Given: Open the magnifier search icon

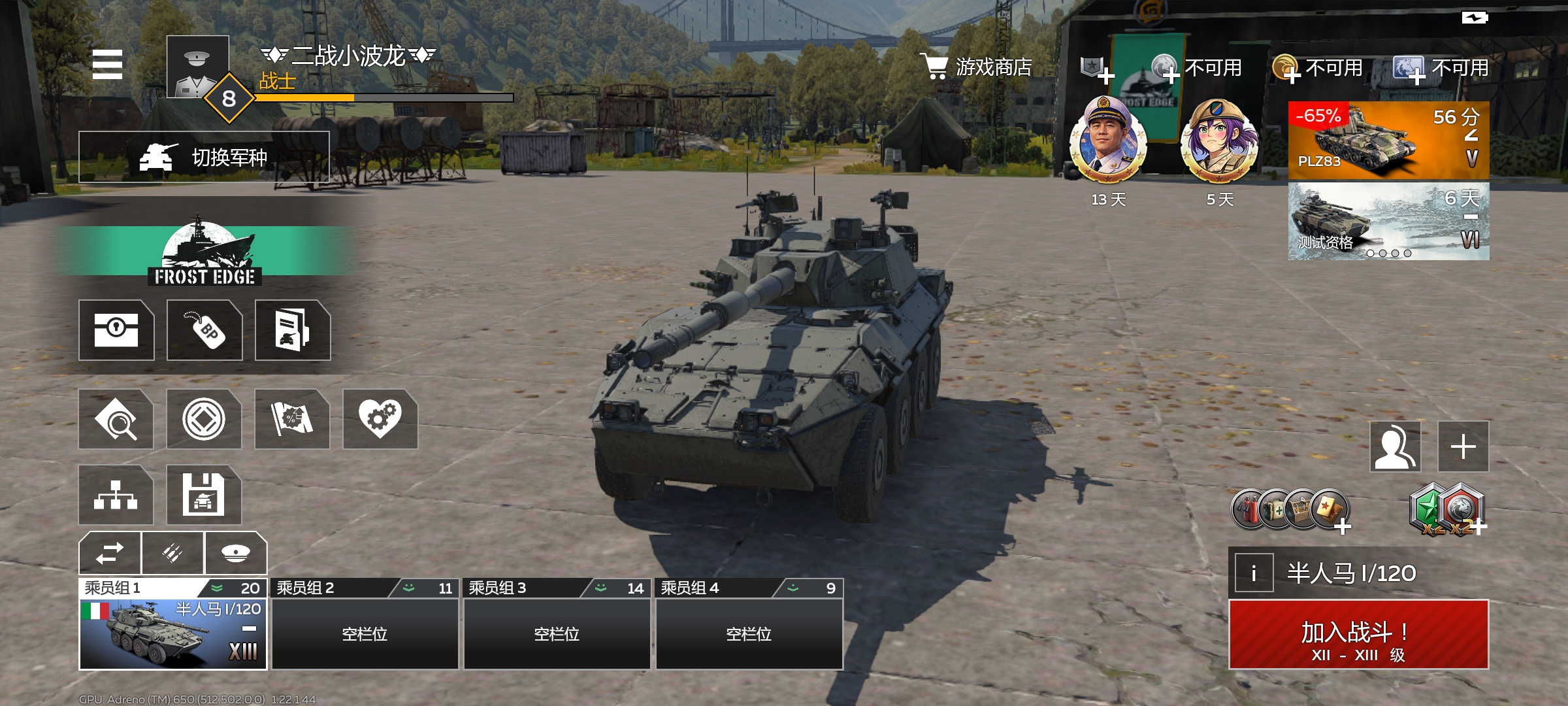Looking at the screenshot, I should pos(116,419).
